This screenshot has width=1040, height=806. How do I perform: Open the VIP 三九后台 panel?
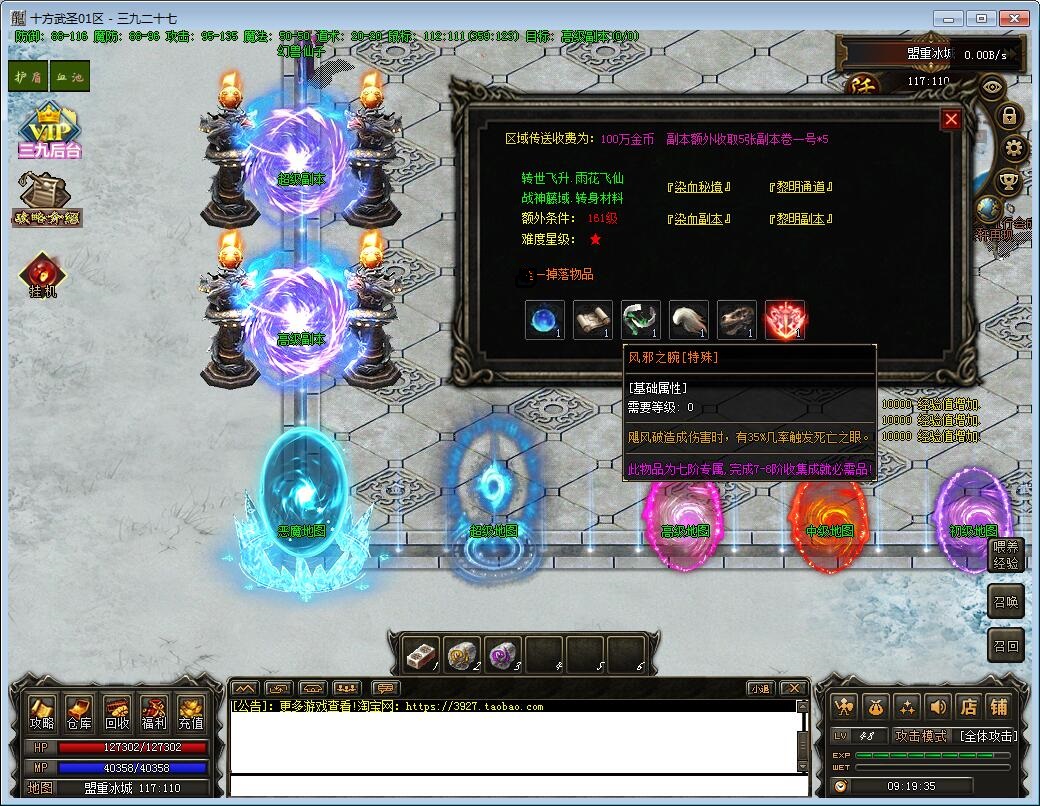click(x=49, y=131)
